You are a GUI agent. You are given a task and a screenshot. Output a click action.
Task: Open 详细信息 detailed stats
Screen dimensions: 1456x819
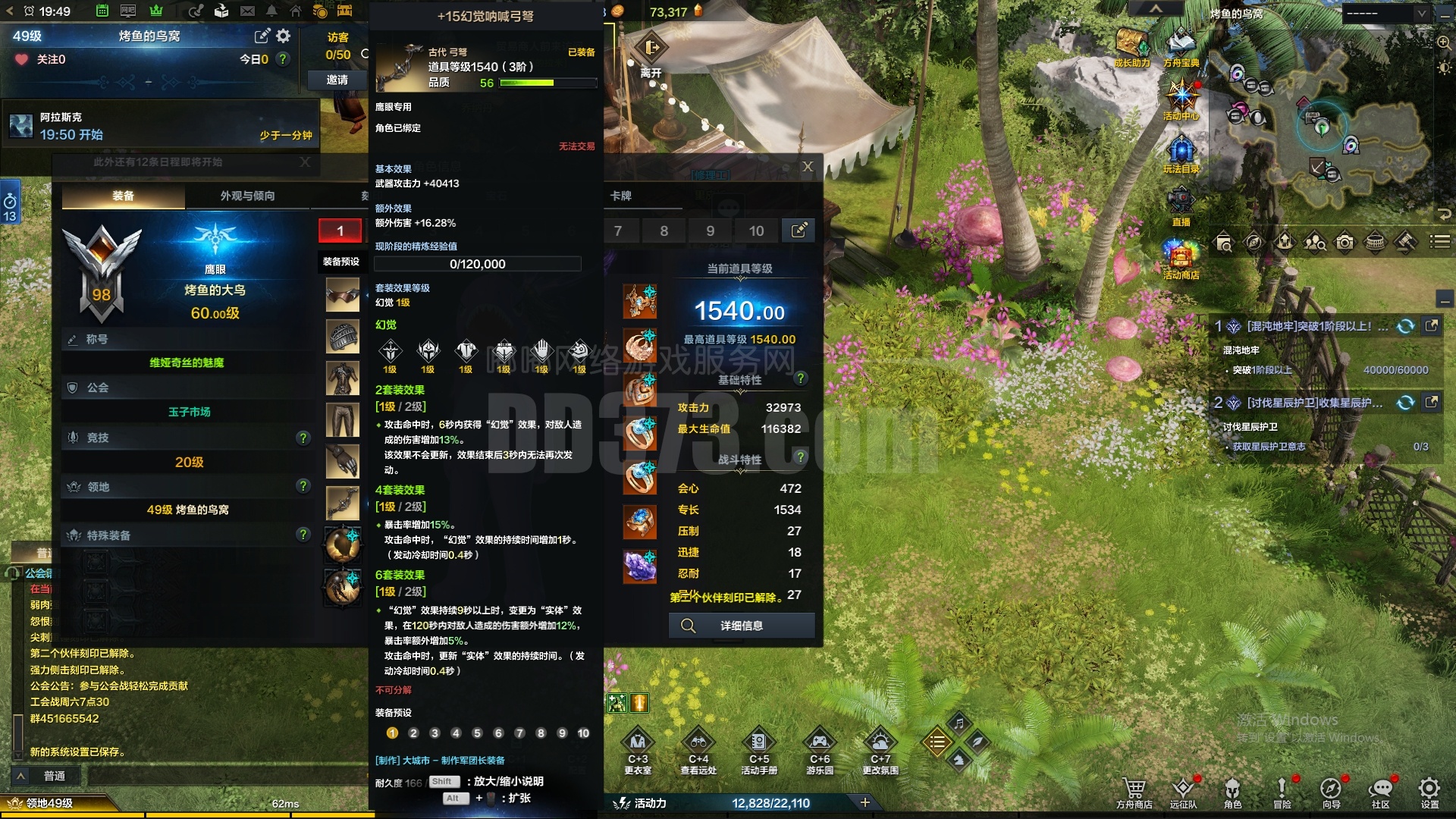click(x=741, y=626)
